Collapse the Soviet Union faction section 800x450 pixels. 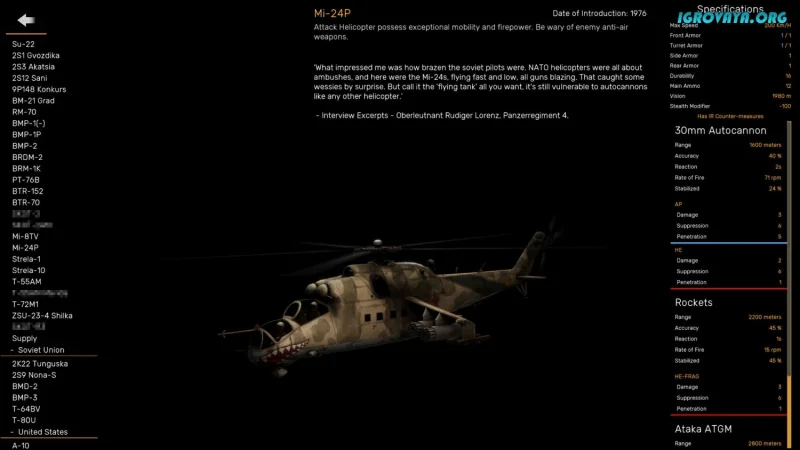pyautogui.click(x=38, y=350)
